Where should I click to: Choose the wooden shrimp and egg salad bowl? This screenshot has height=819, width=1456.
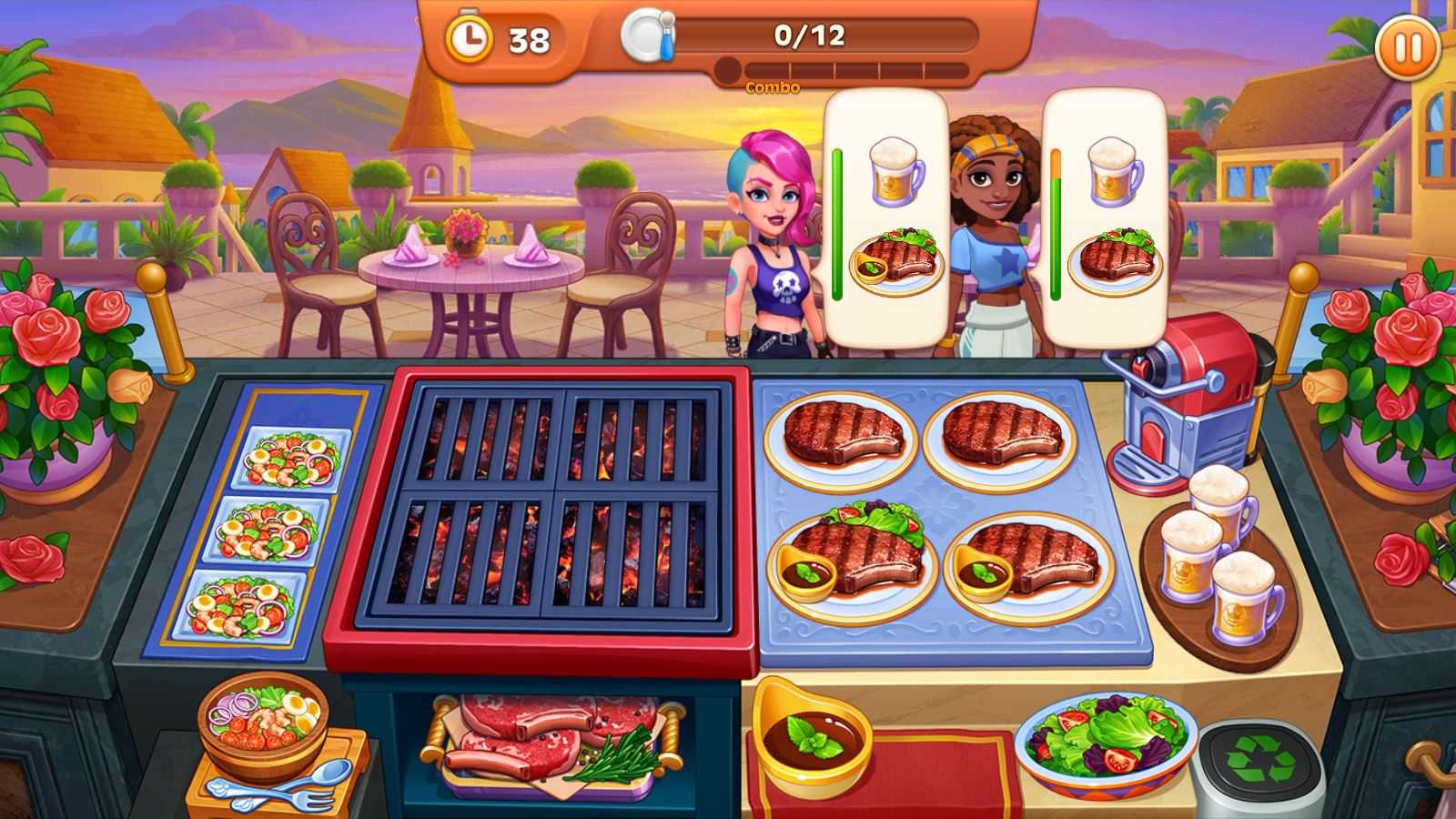click(x=262, y=719)
